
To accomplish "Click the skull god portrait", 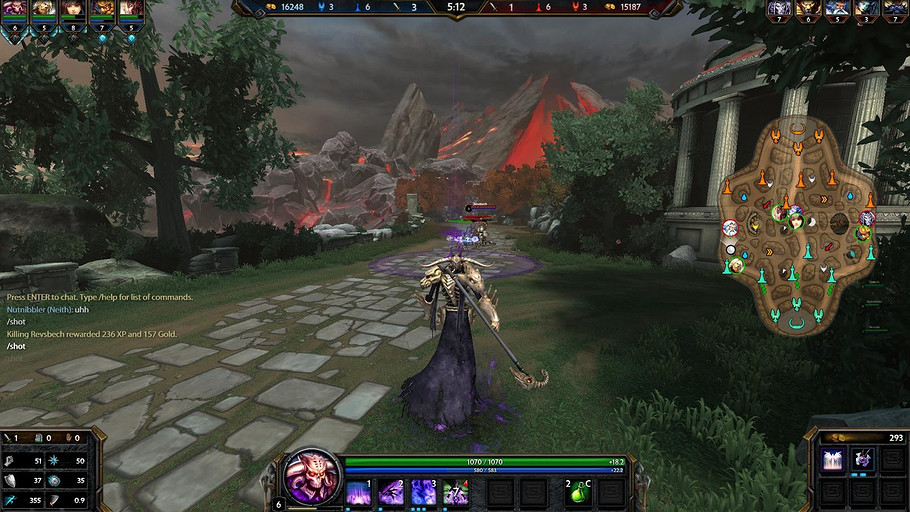I will click(x=312, y=477).
